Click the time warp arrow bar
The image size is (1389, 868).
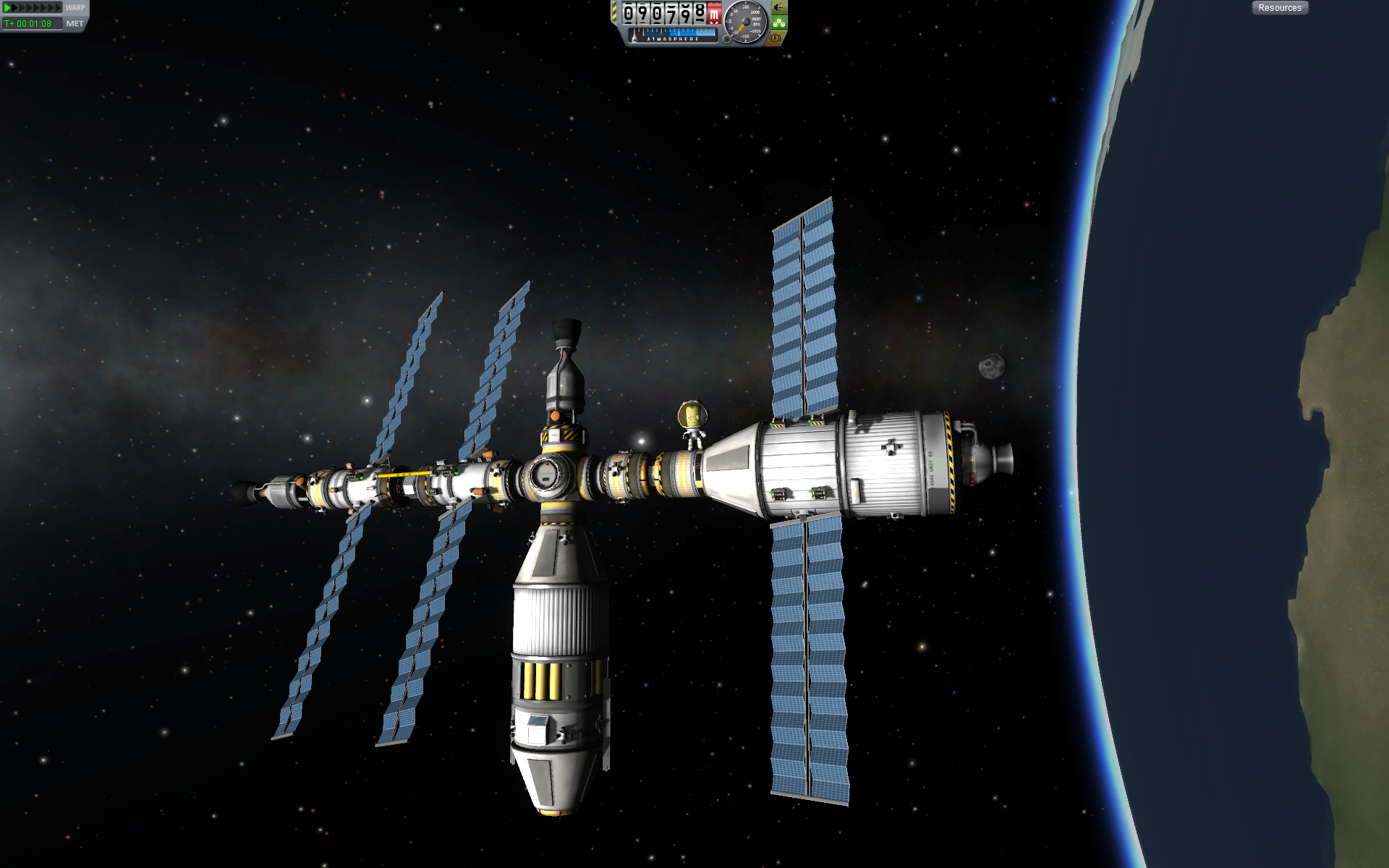(33, 7)
